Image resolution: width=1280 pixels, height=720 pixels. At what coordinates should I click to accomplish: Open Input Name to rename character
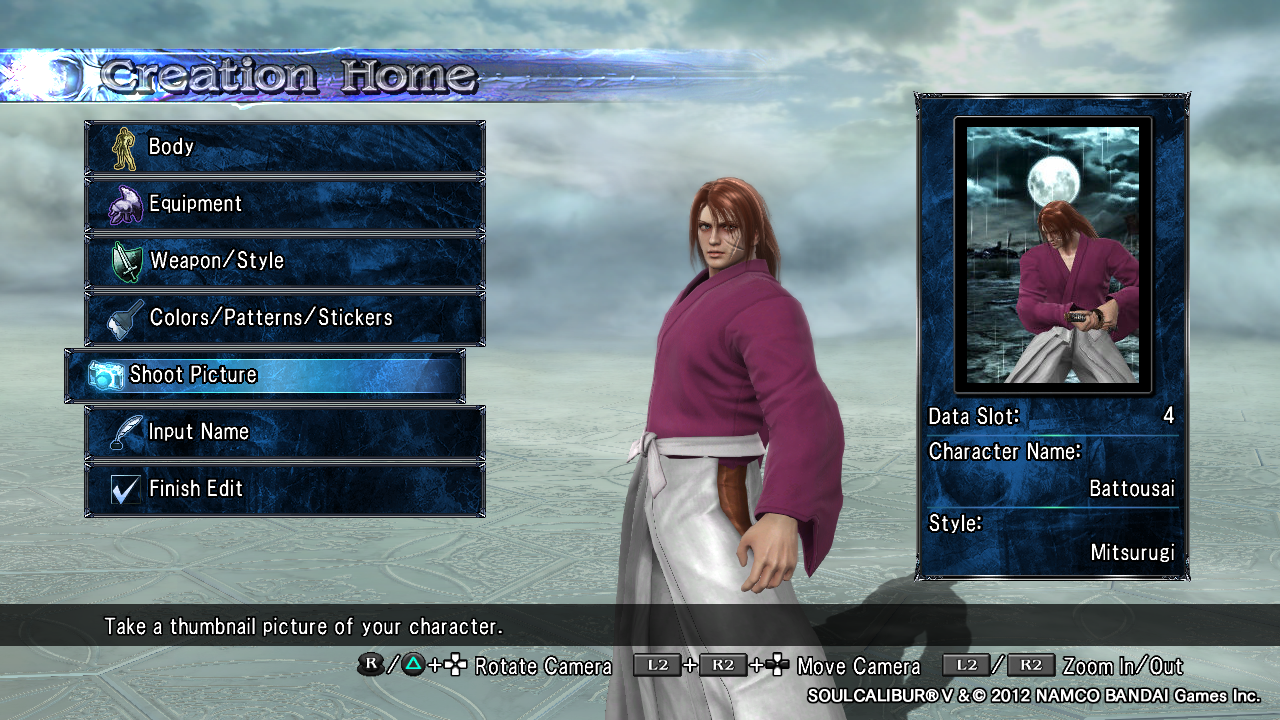click(x=285, y=432)
